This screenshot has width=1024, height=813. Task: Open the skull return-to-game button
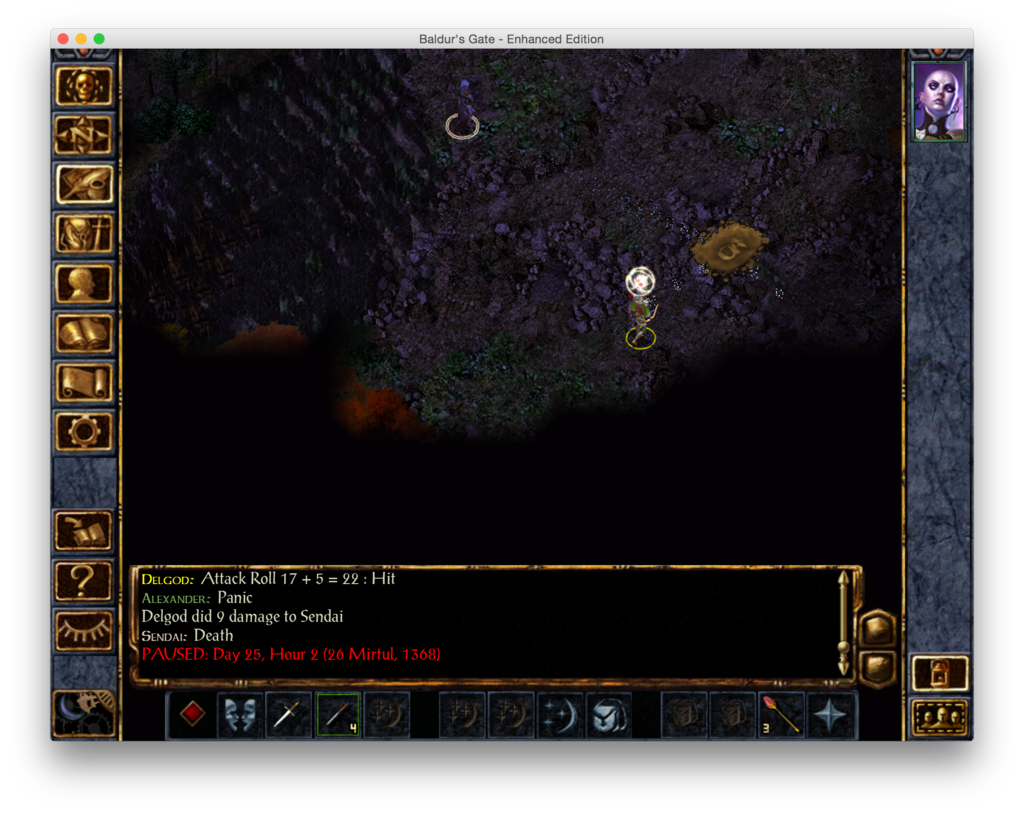84,87
